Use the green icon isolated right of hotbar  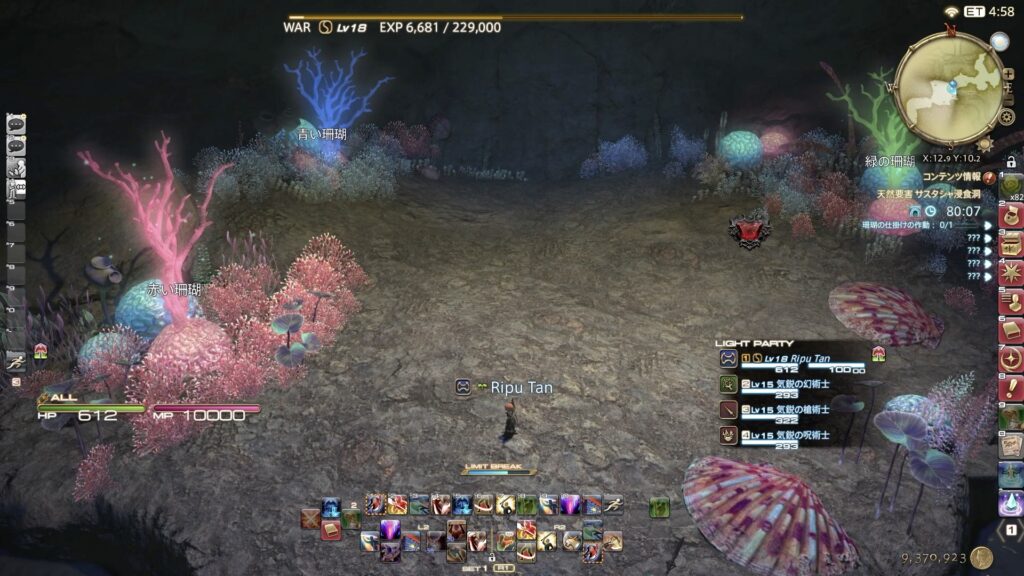point(659,508)
